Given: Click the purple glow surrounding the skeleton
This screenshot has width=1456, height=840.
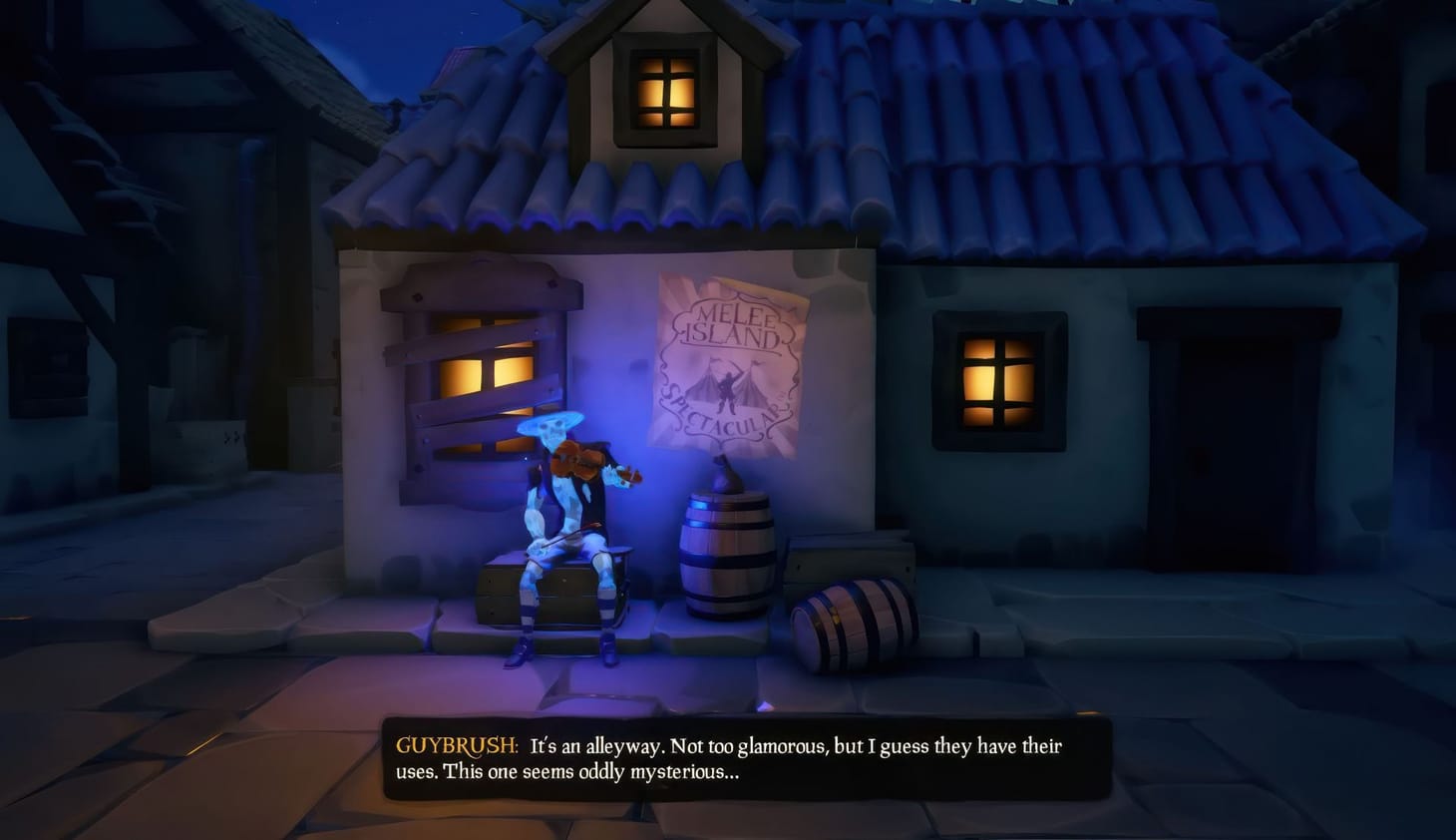Looking at the screenshot, I should coord(638,519).
